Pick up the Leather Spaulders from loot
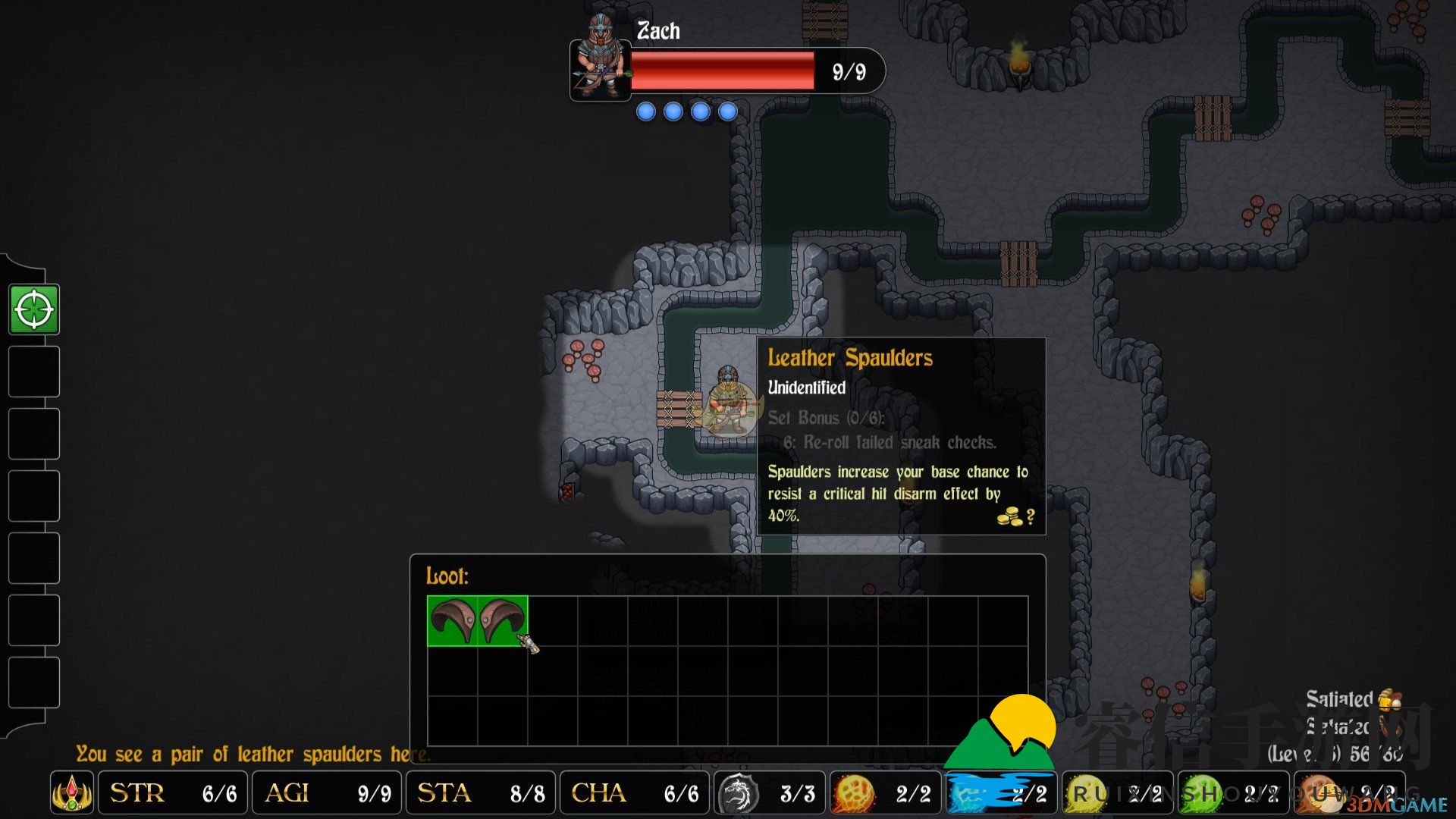Screen dimensions: 1456x819 coord(477,621)
